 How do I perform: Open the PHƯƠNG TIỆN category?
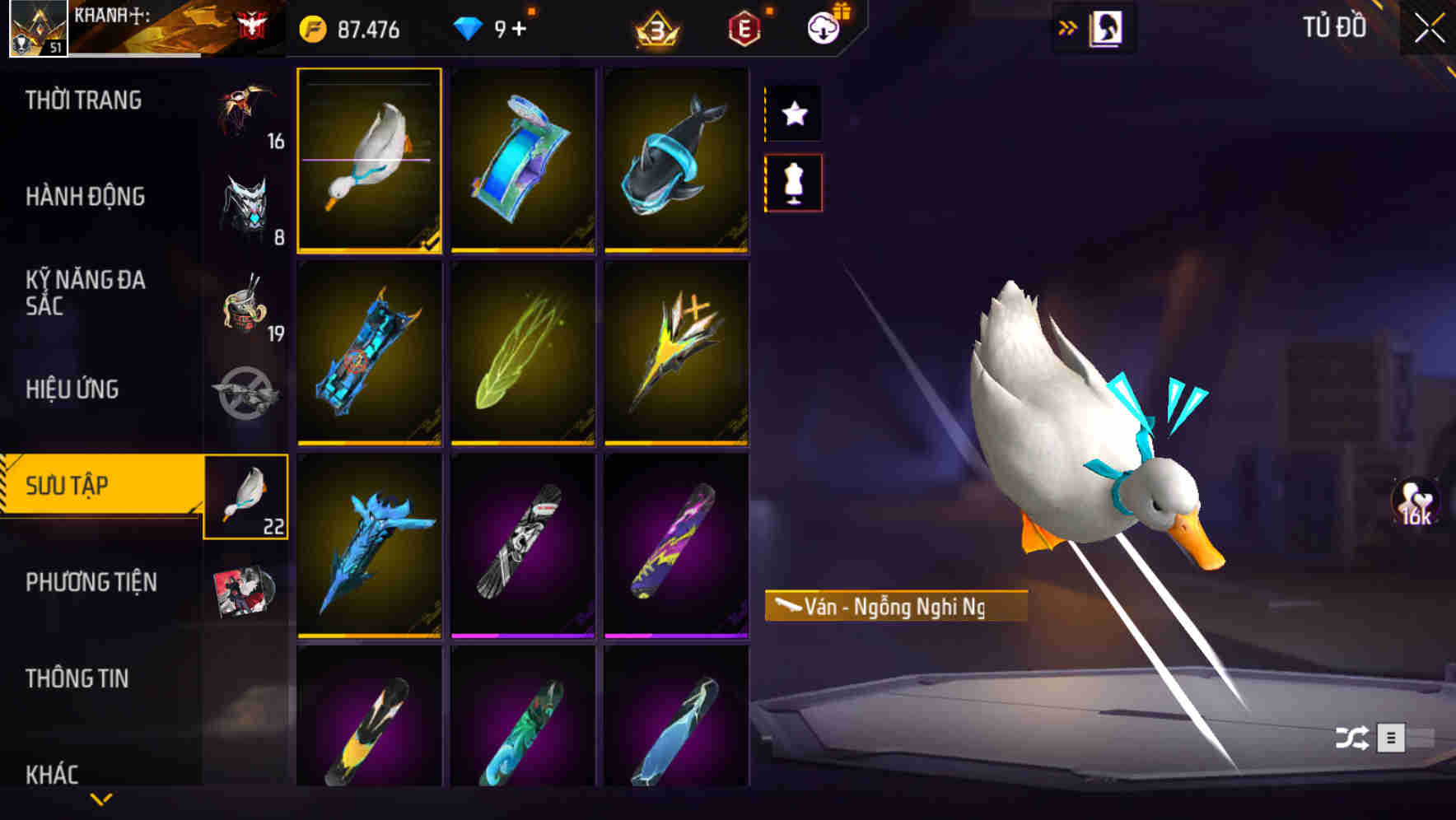(91, 580)
